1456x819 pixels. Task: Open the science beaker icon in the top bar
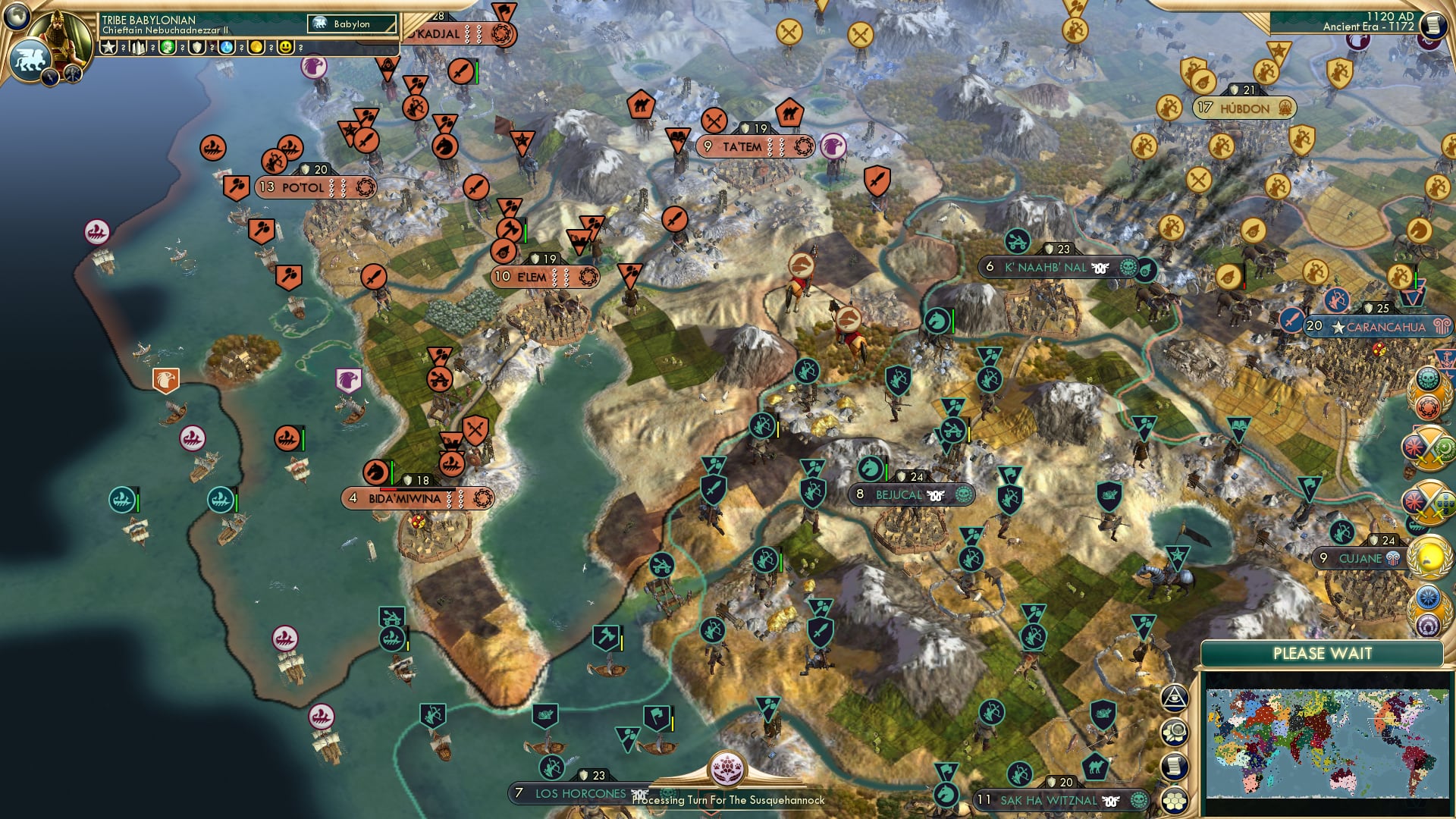pos(226,48)
